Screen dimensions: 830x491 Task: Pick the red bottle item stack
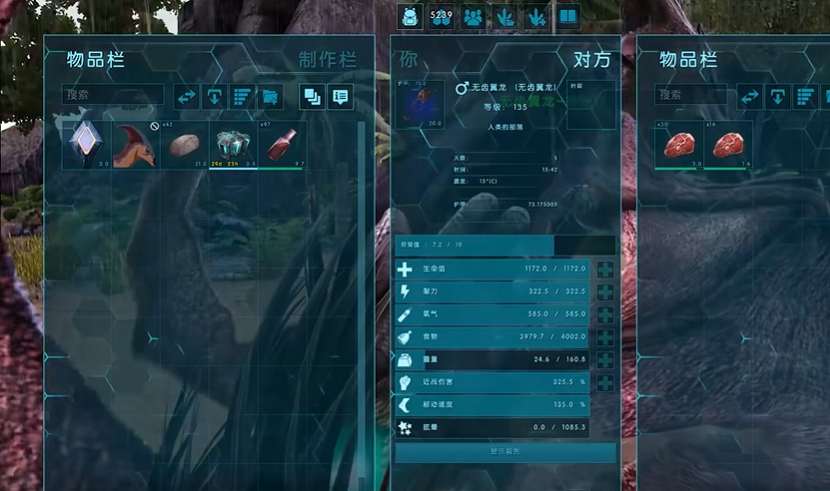click(282, 145)
